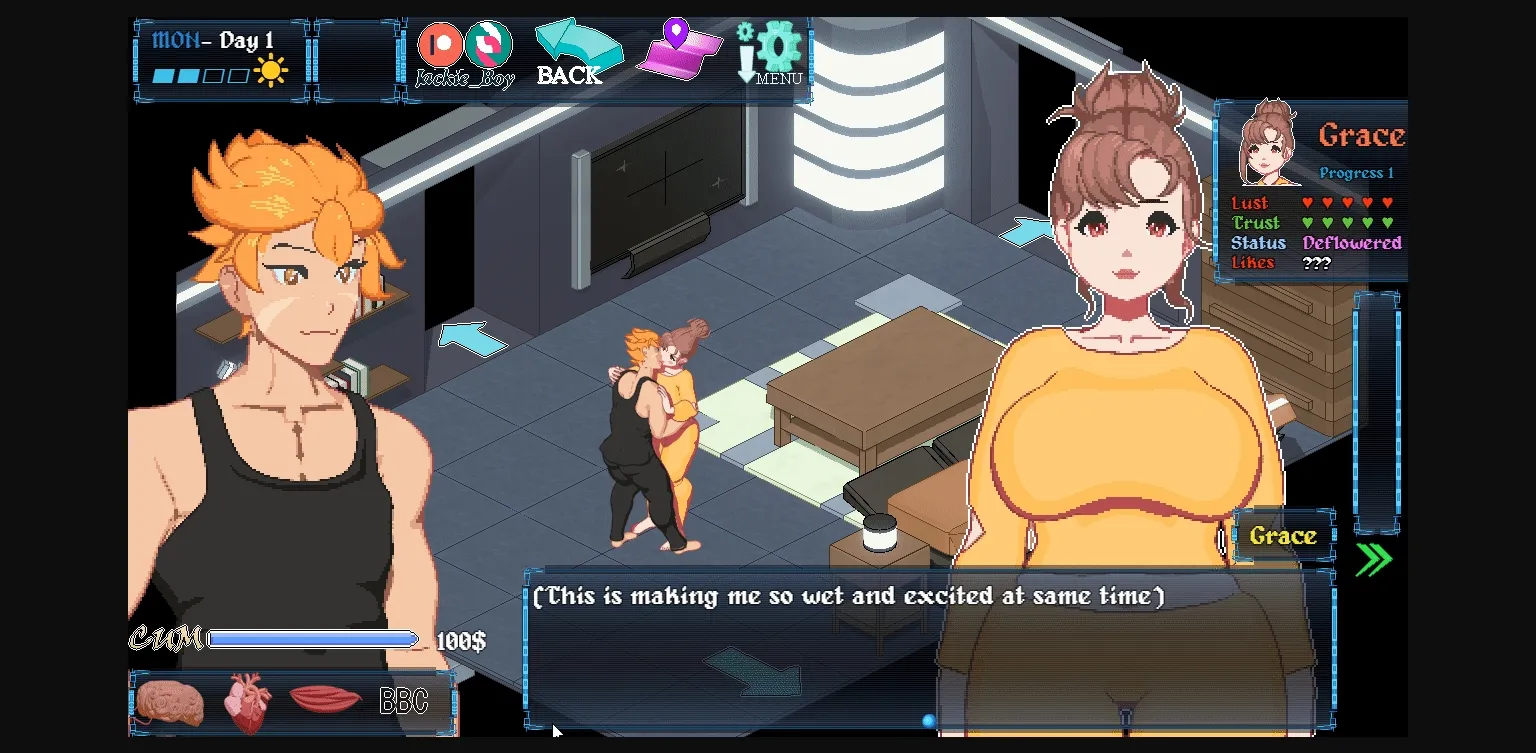Viewport: 1536px width, 753px height.
Task: Open the Patreon link icon
Action: point(440,44)
